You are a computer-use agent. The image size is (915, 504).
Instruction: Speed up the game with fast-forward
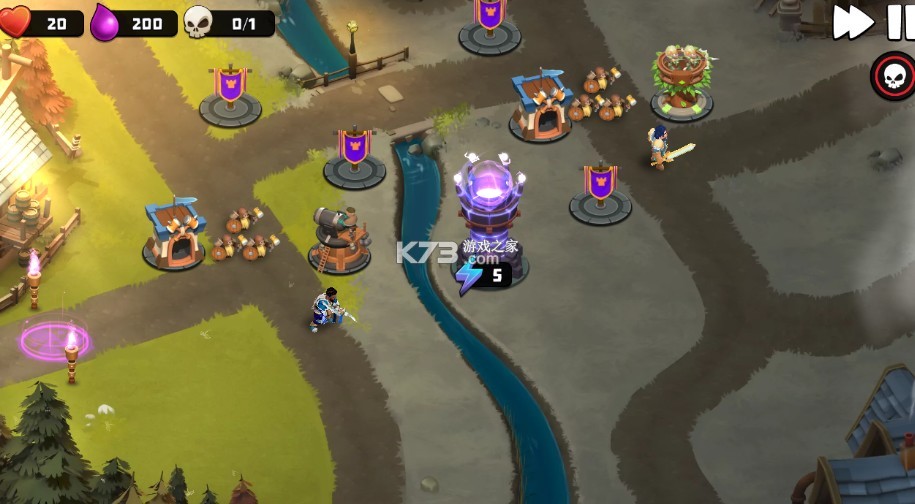point(853,22)
